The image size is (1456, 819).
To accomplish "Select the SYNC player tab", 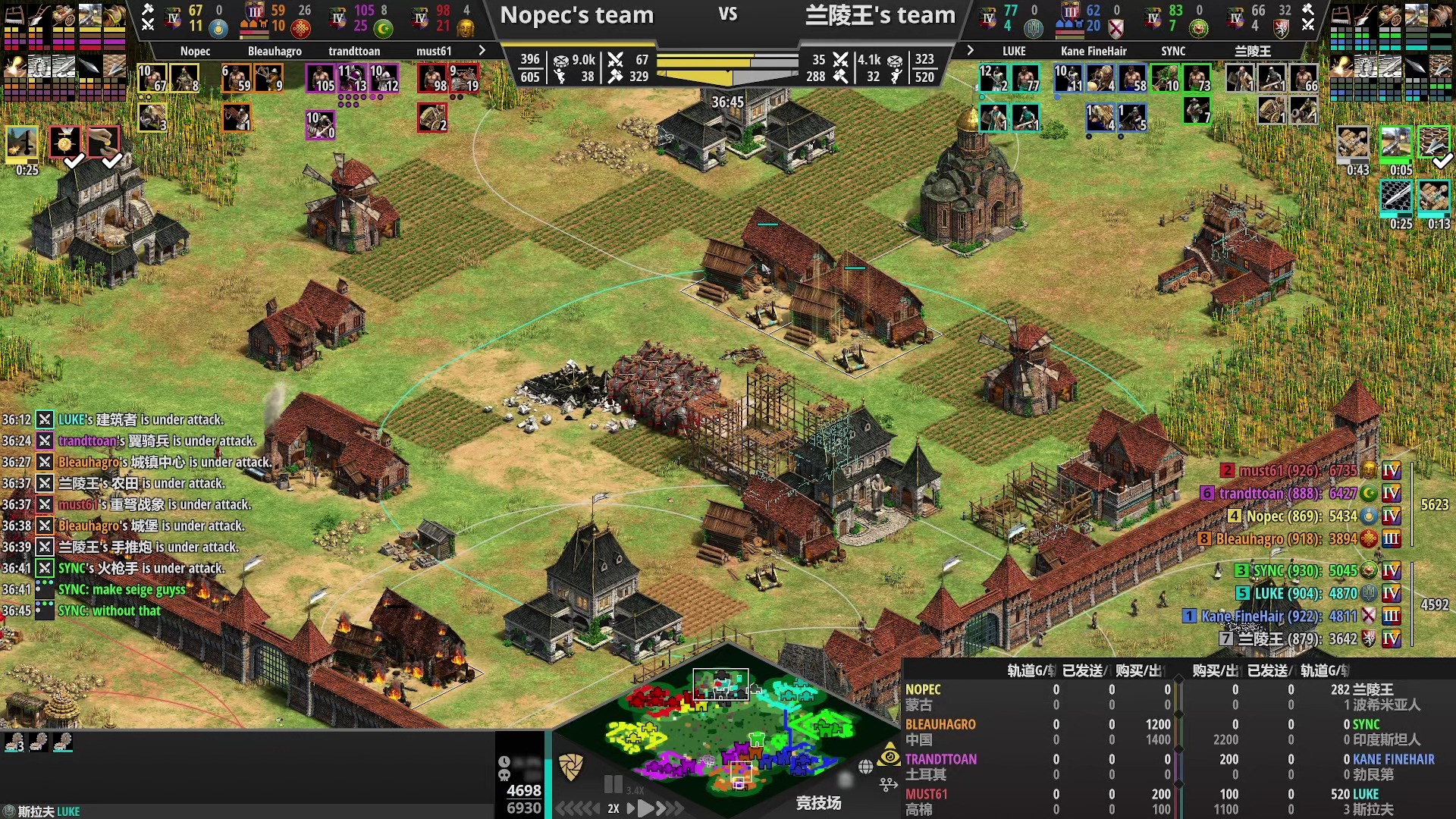I will click(x=1173, y=51).
